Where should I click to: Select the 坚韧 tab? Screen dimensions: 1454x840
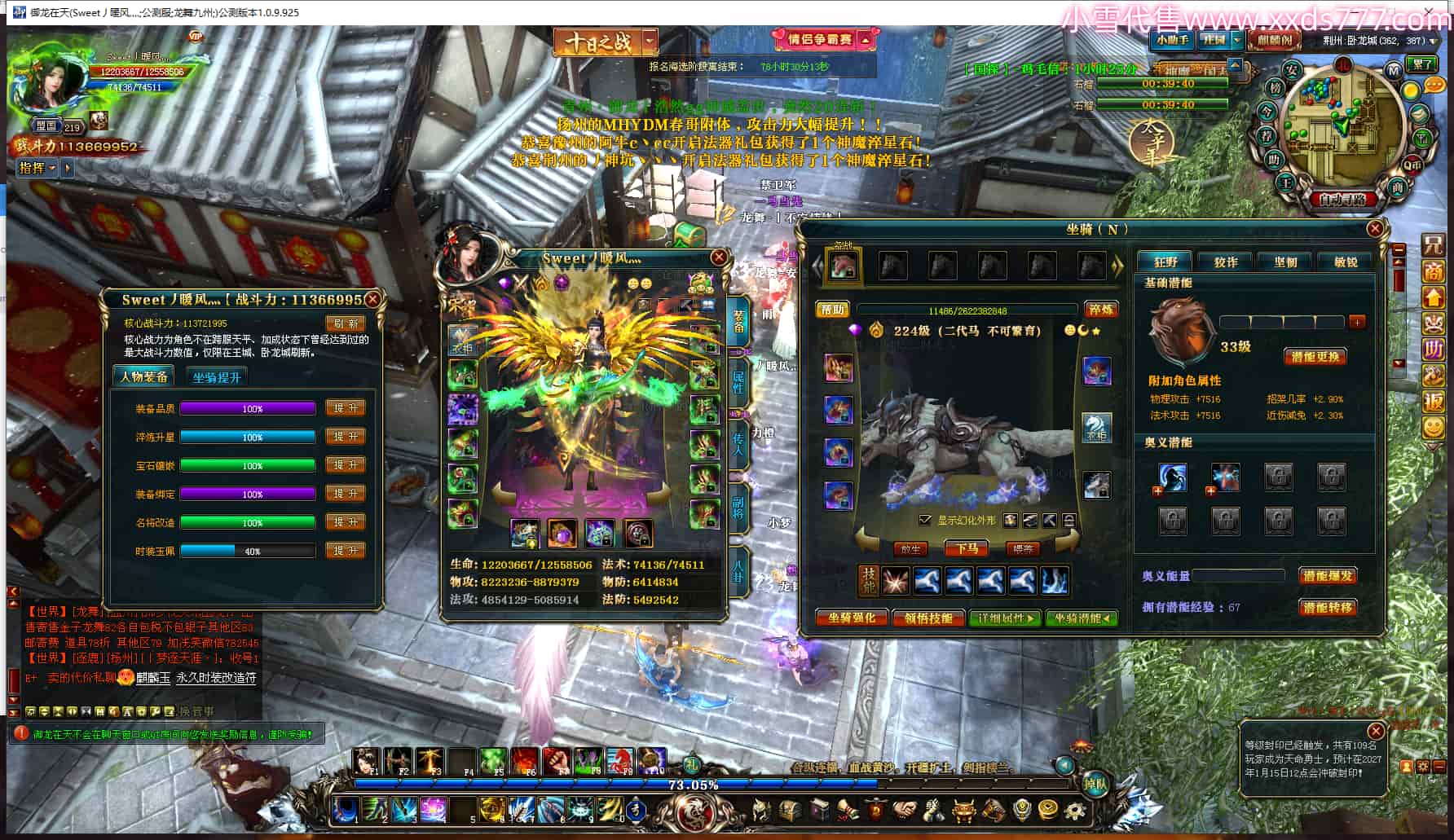pos(1285,262)
